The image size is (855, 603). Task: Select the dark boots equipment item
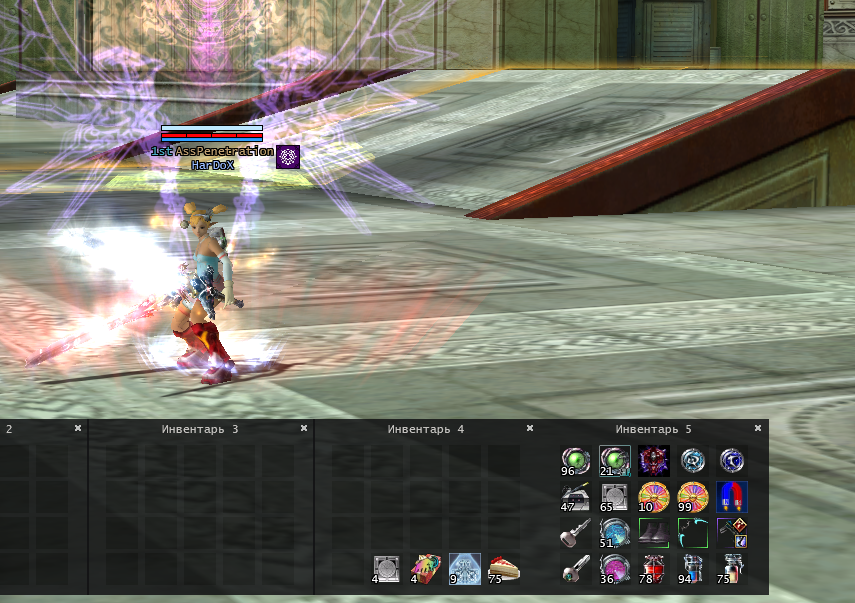tap(654, 532)
